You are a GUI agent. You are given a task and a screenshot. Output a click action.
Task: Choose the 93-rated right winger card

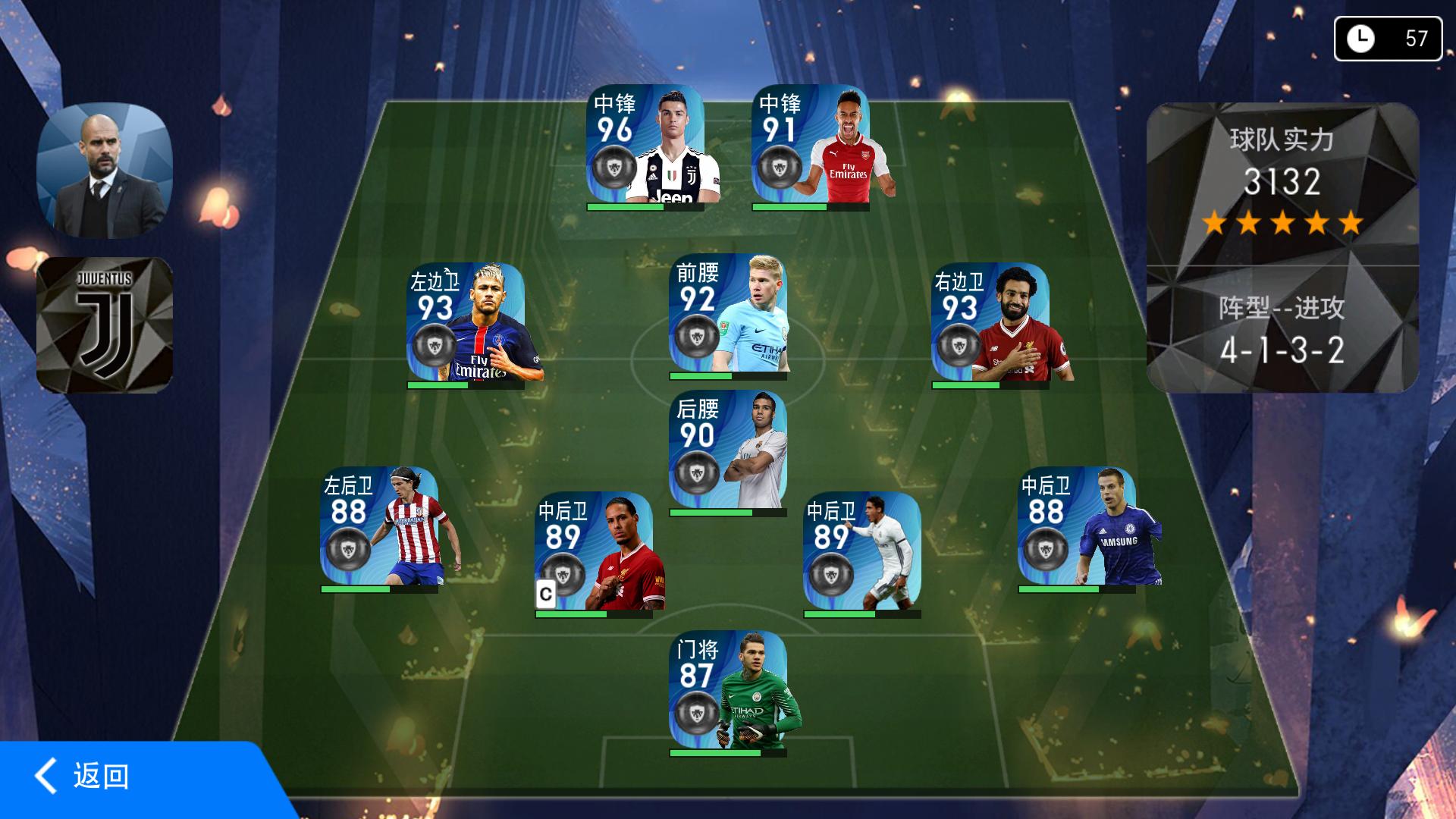[990, 322]
